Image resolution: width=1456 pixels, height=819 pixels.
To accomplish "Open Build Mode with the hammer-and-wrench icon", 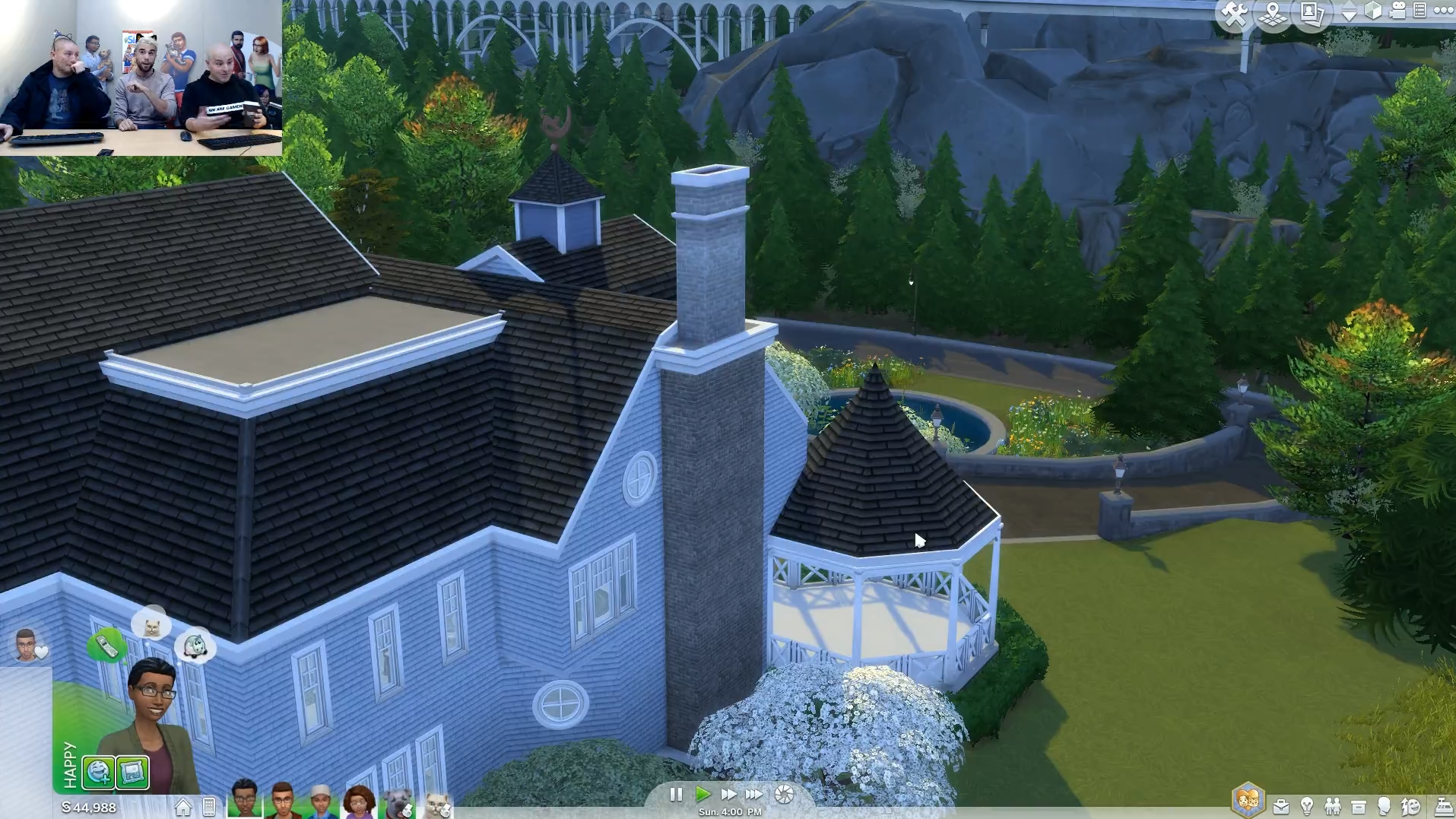I will coord(1233,14).
